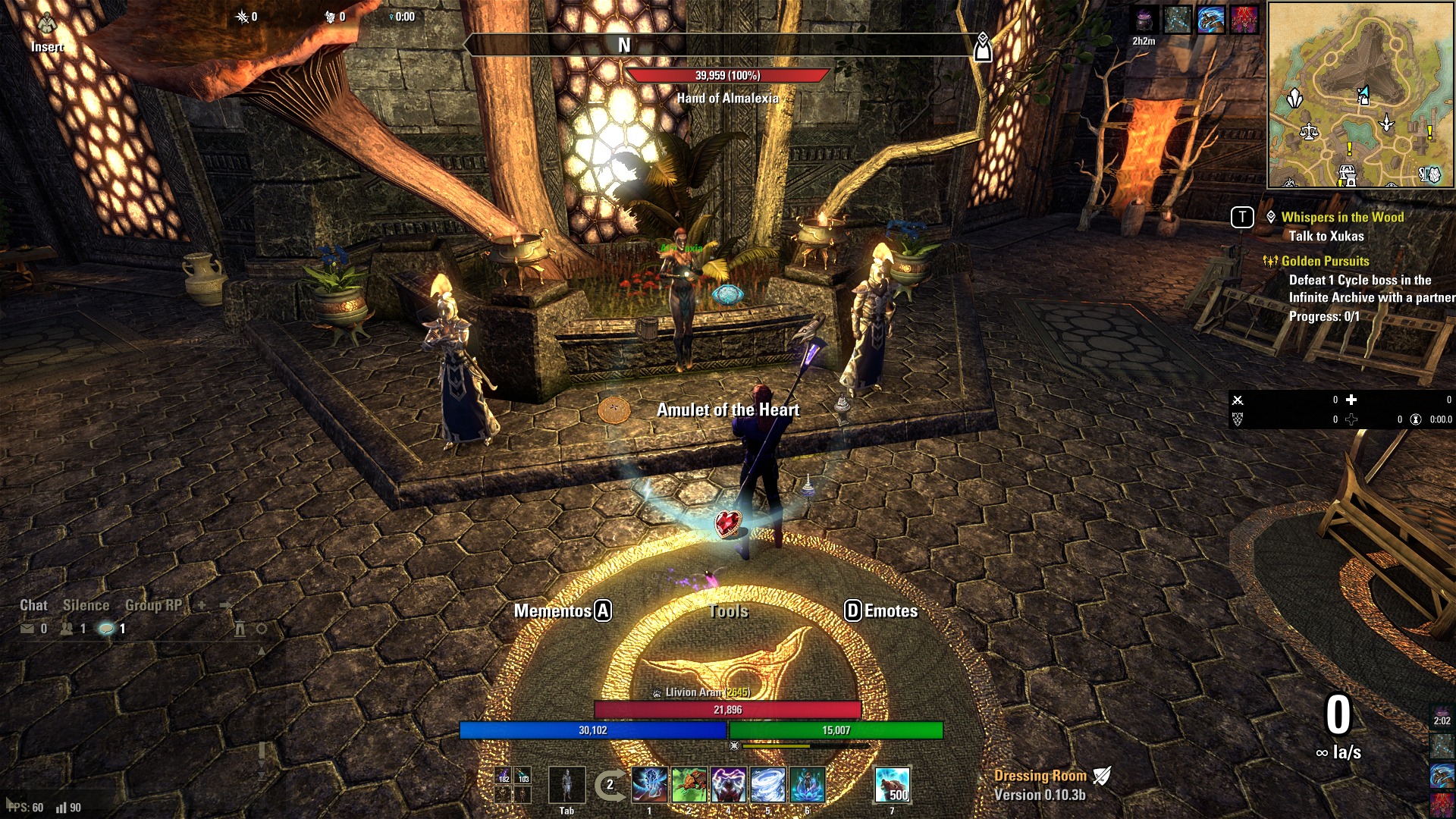Cast the purple storm atronach skill

click(729, 784)
